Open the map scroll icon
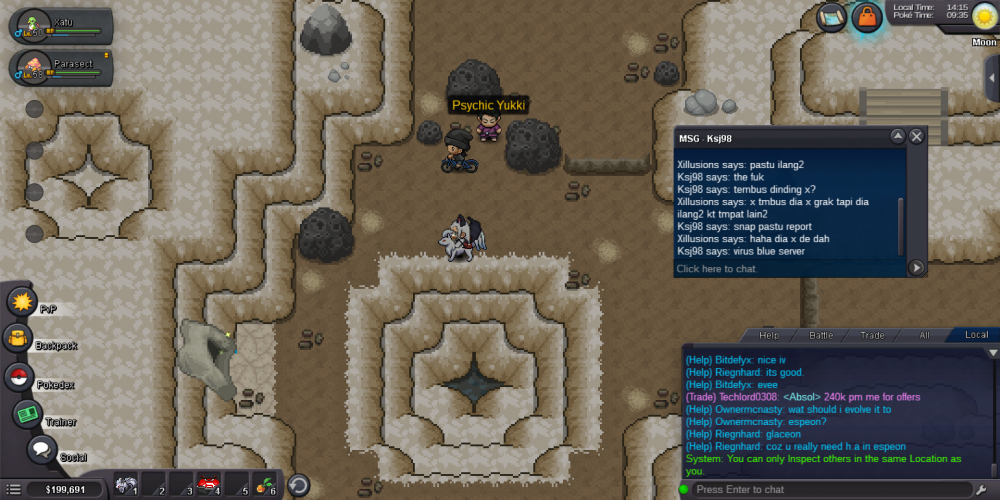The image size is (1000, 500). (832, 16)
